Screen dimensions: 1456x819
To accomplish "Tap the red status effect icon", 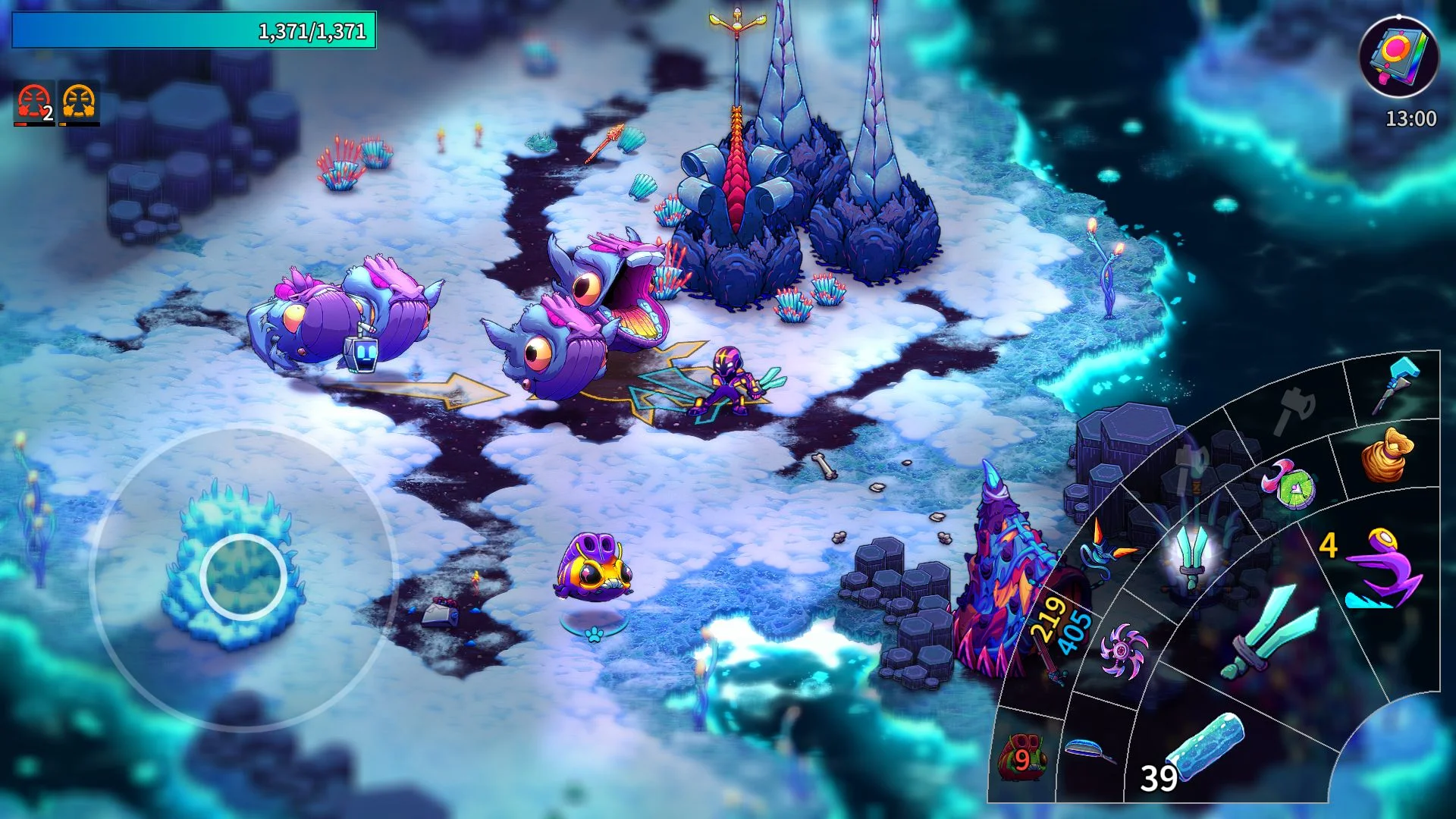I will [34, 103].
